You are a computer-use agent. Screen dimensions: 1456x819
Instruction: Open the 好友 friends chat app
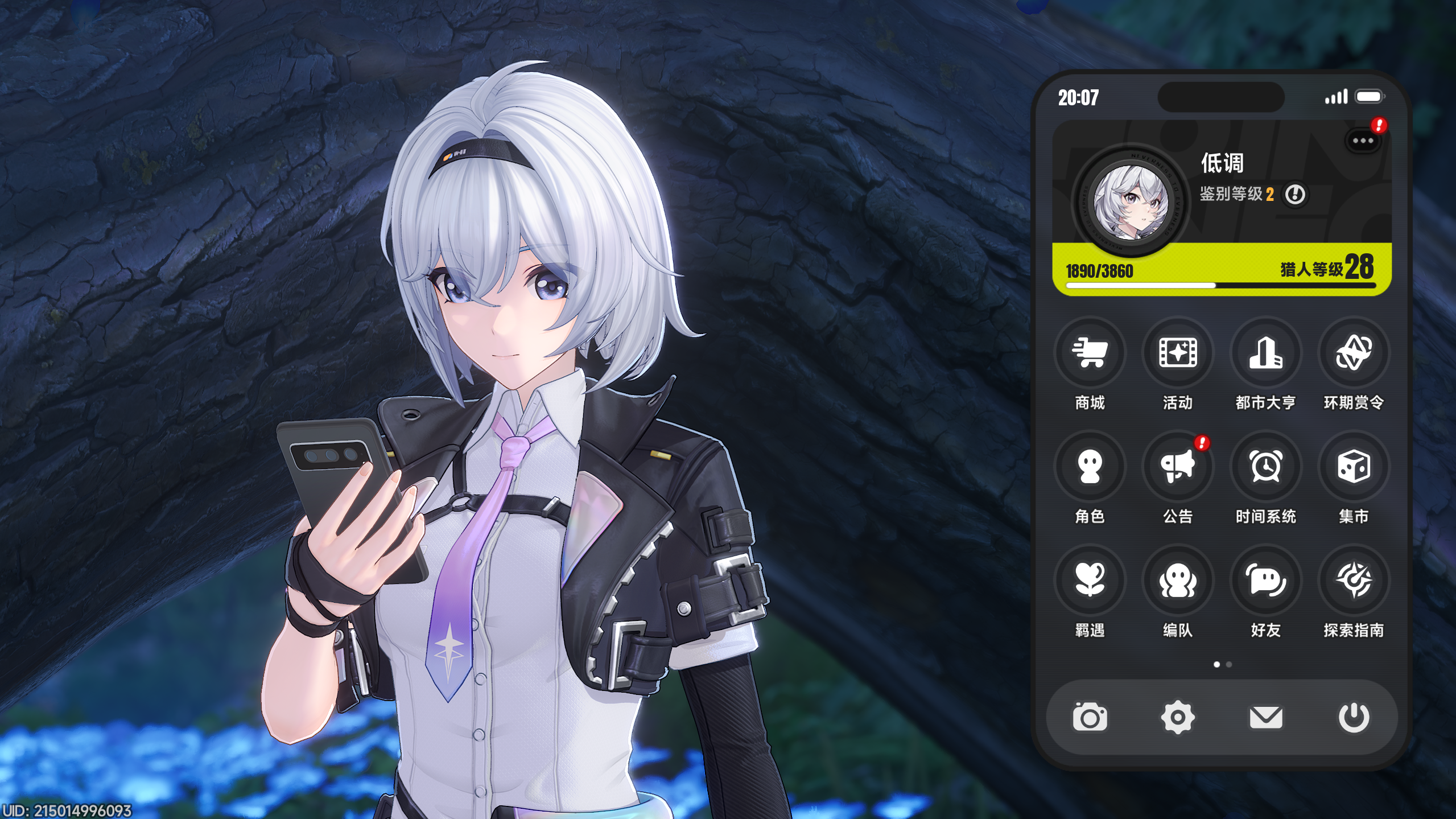tap(1265, 581)
